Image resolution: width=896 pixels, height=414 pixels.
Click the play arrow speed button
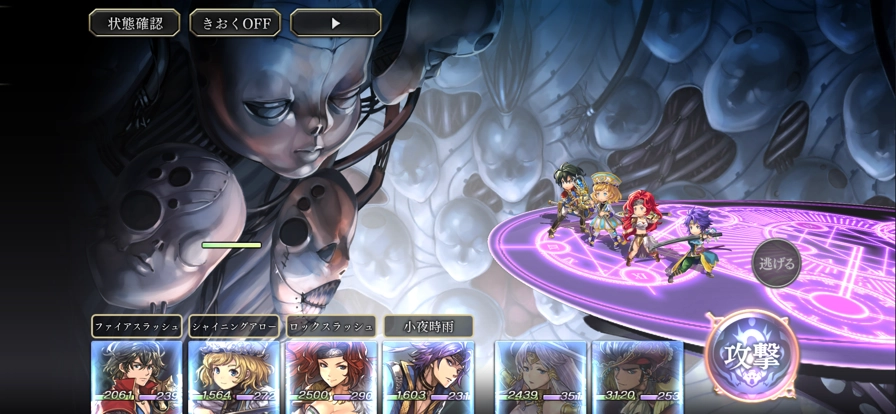coord(336,22)
